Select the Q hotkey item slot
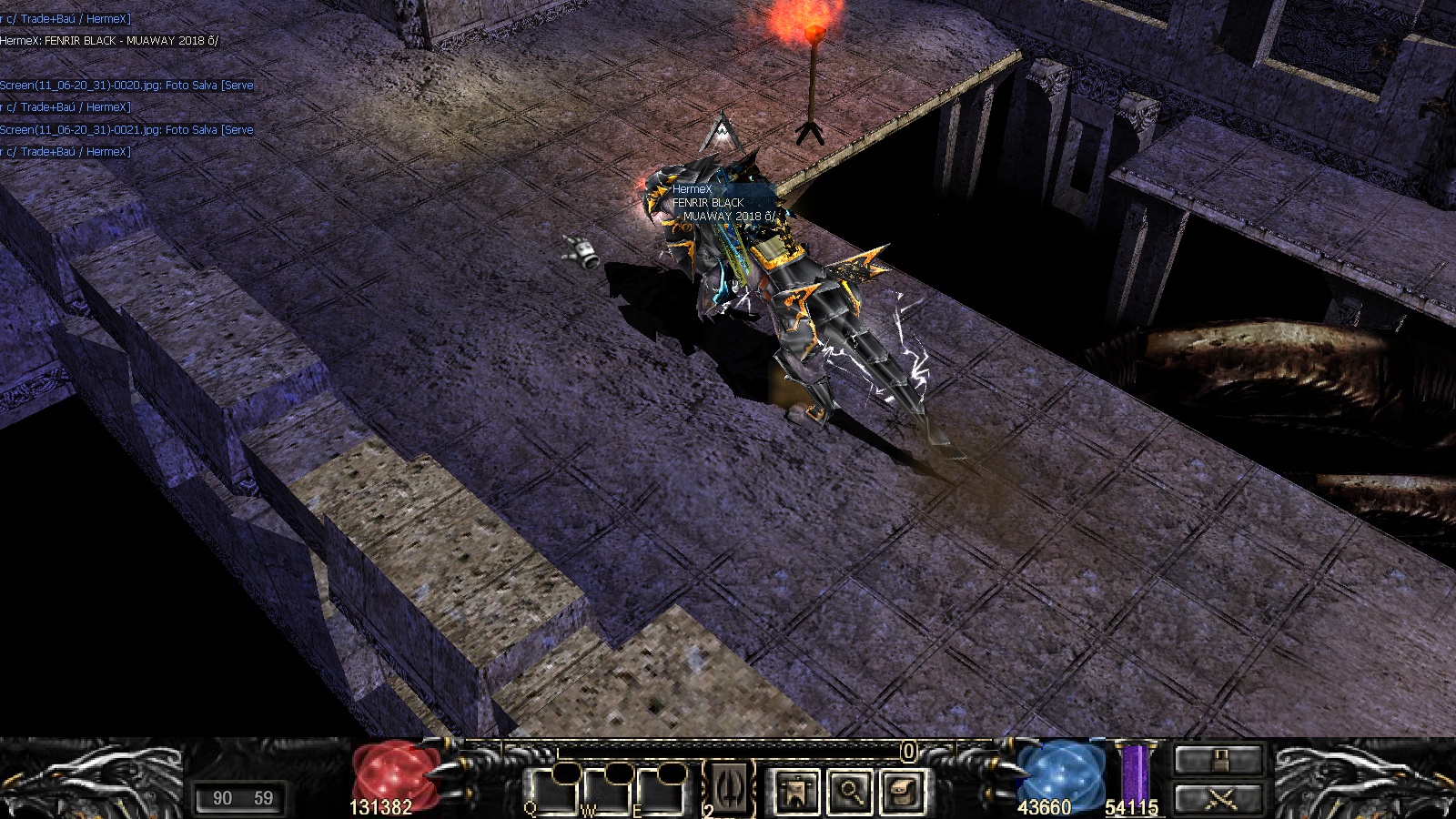This screenshot has height=819, width=1456. 554,790
